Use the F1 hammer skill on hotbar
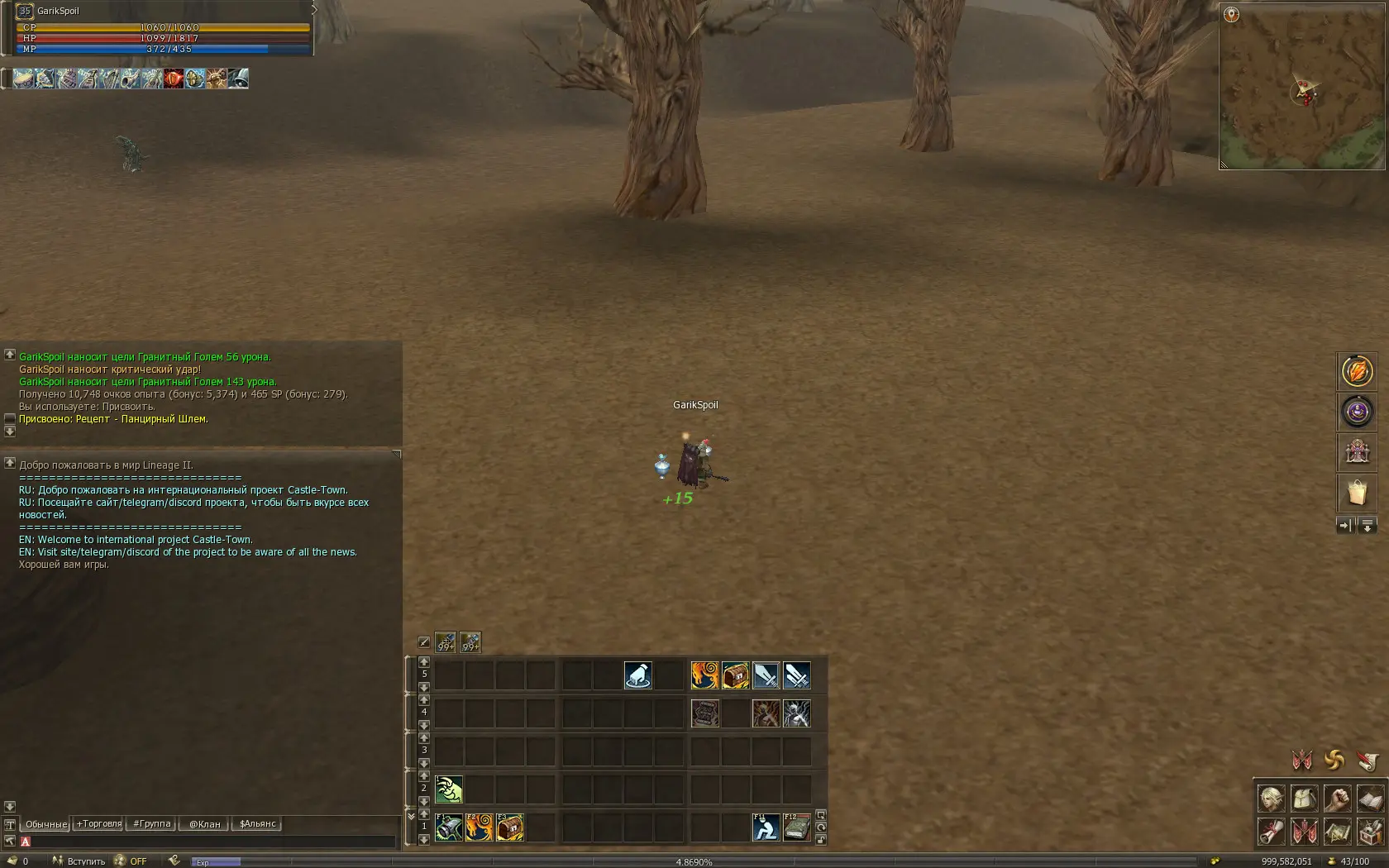Viewport: 1389px width, 868px height. click(x=449, y=827)
